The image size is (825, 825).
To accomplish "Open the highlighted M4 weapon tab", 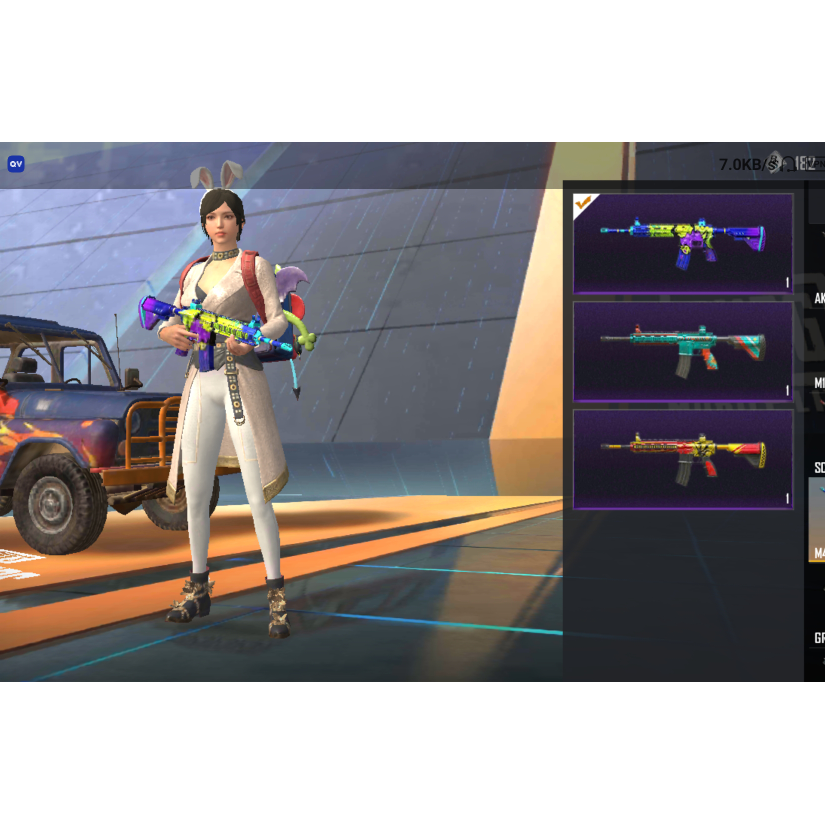I will (817, 520).
